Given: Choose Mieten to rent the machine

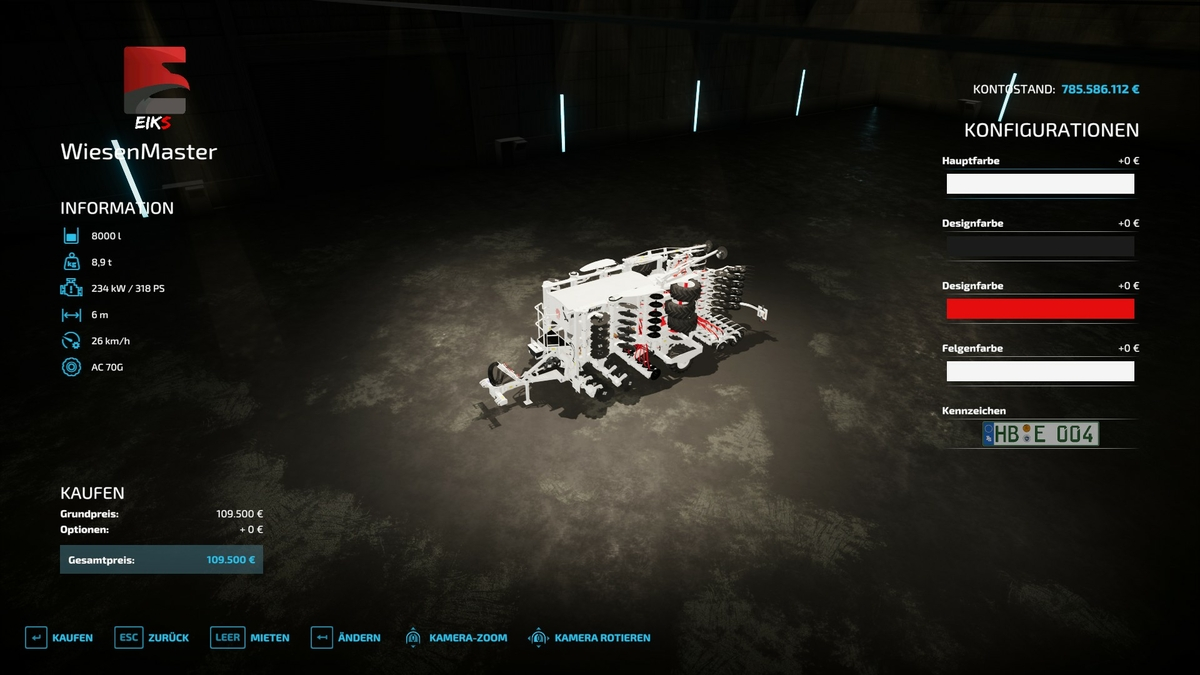Looking at the screenshot, I should [x=250, y=638].
